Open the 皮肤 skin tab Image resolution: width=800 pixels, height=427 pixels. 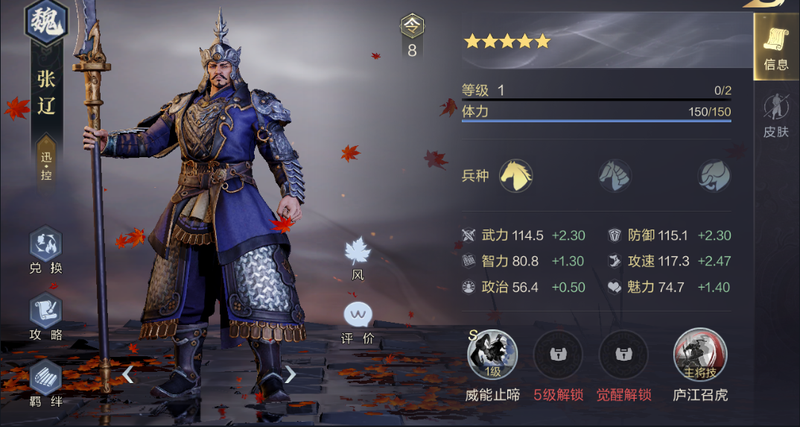(775, 115)
